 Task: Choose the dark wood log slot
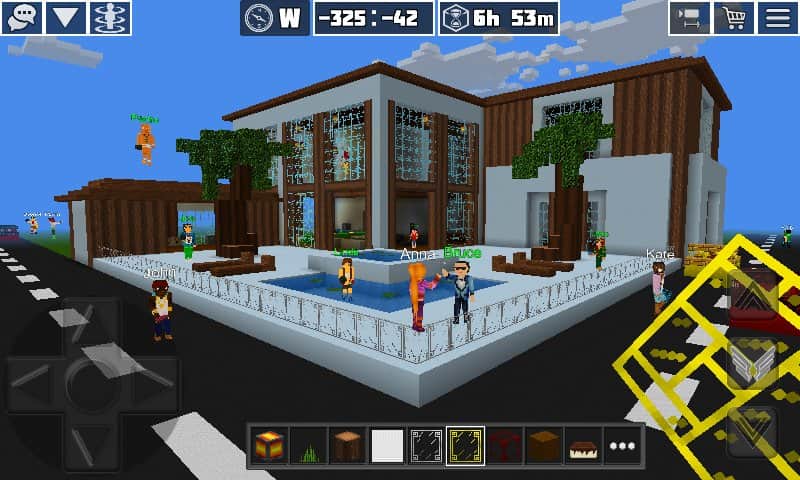coord(347,446)
